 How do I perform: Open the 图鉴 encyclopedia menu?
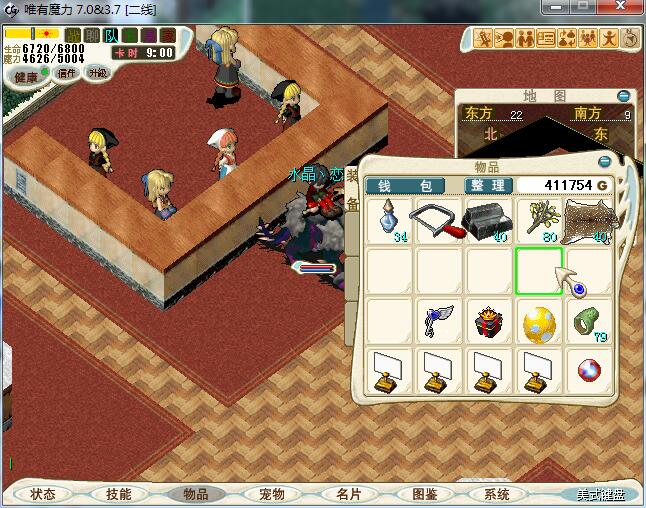tap(424, 494)
